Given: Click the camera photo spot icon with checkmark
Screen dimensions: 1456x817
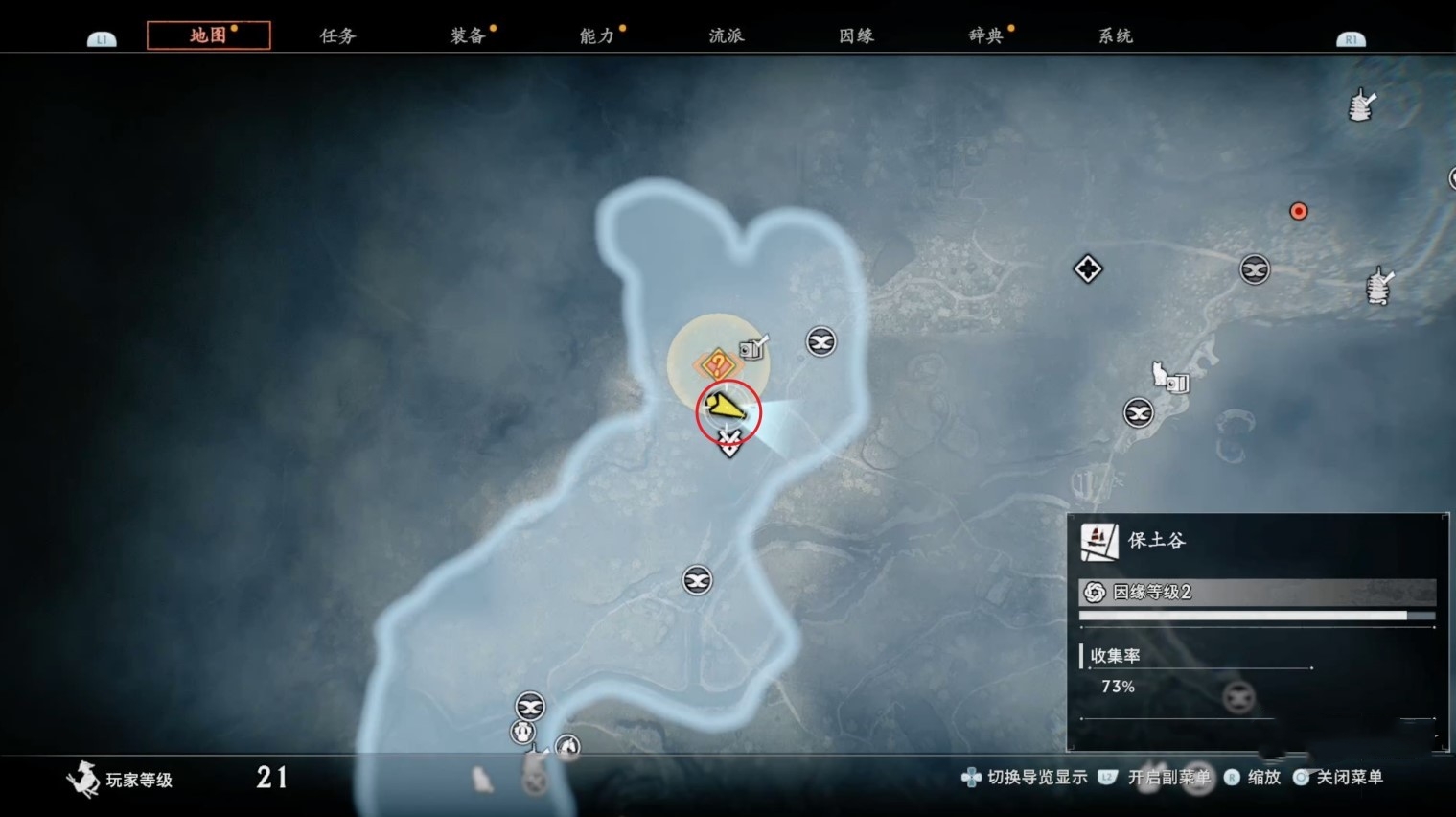Looking at the screenshot, I should pos(751,347).
